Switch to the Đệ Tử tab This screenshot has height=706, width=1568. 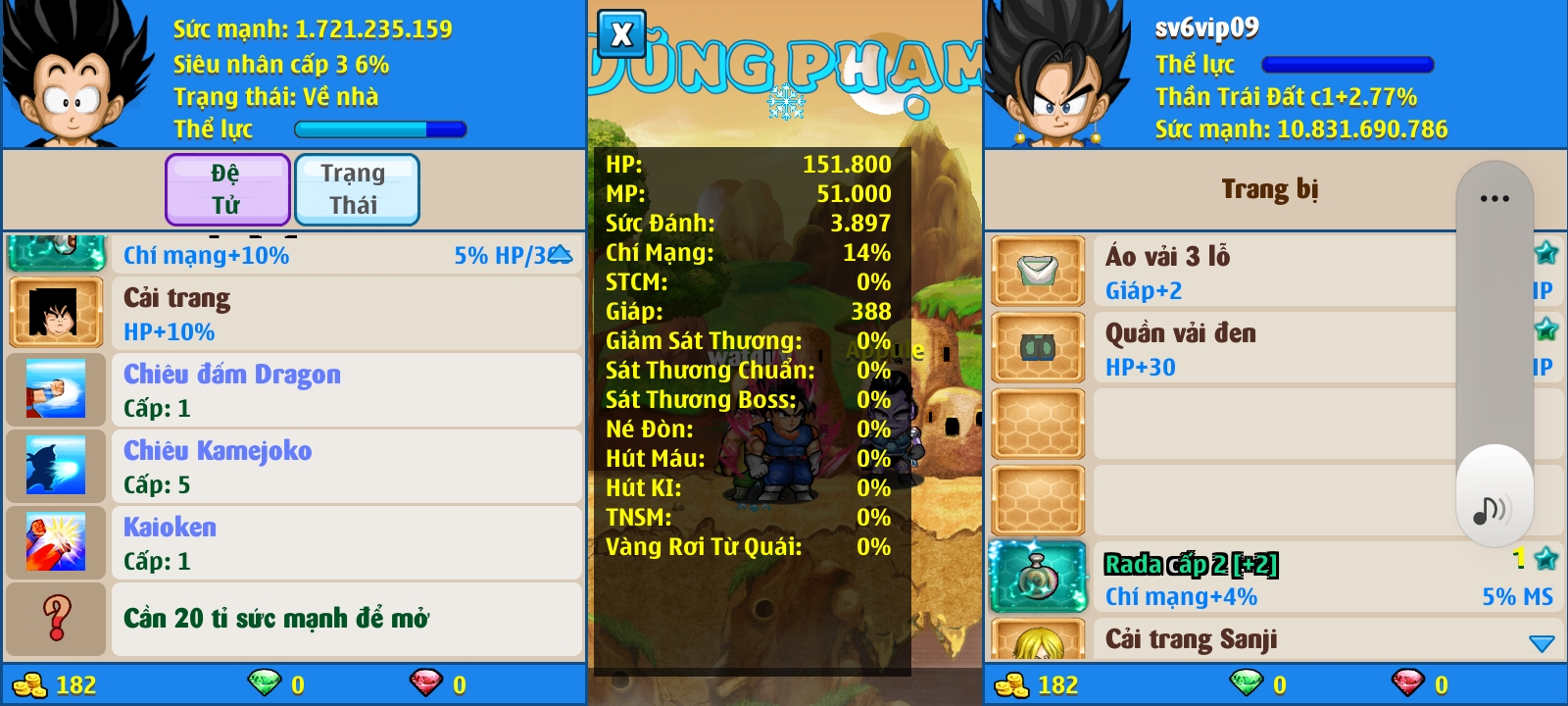pyautogui.click(x=227, y=189)
